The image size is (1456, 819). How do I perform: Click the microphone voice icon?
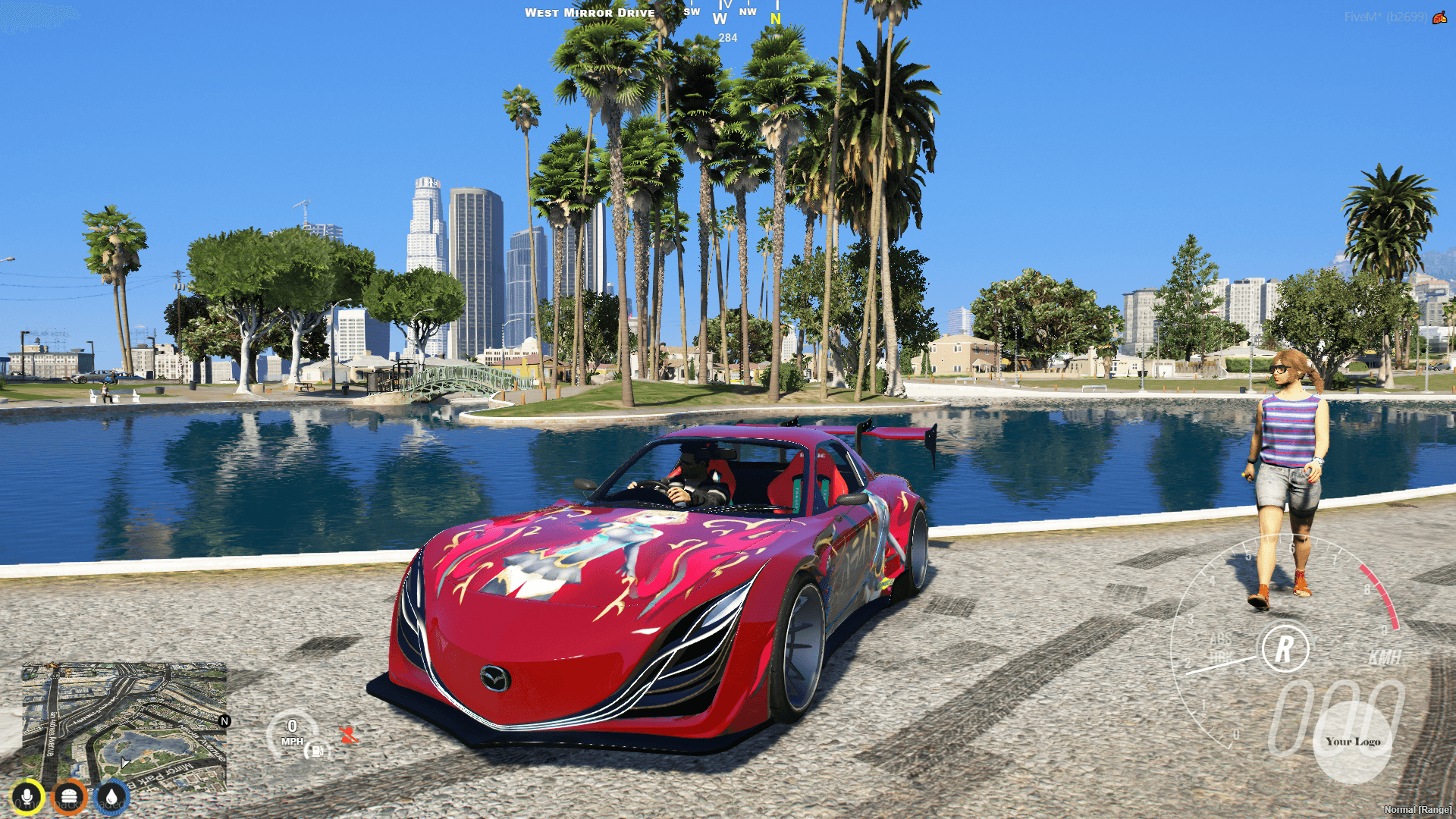coord(27,794)
